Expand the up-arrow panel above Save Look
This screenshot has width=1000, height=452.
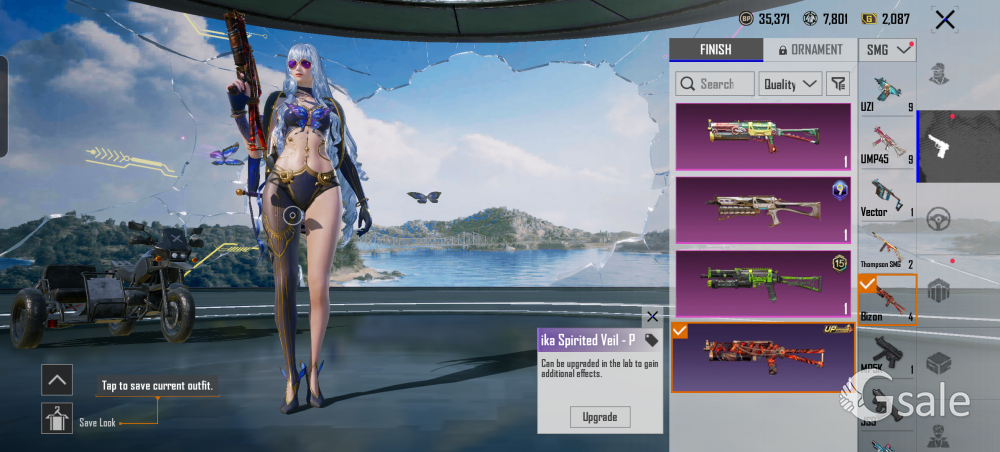(x=57, y=379)
